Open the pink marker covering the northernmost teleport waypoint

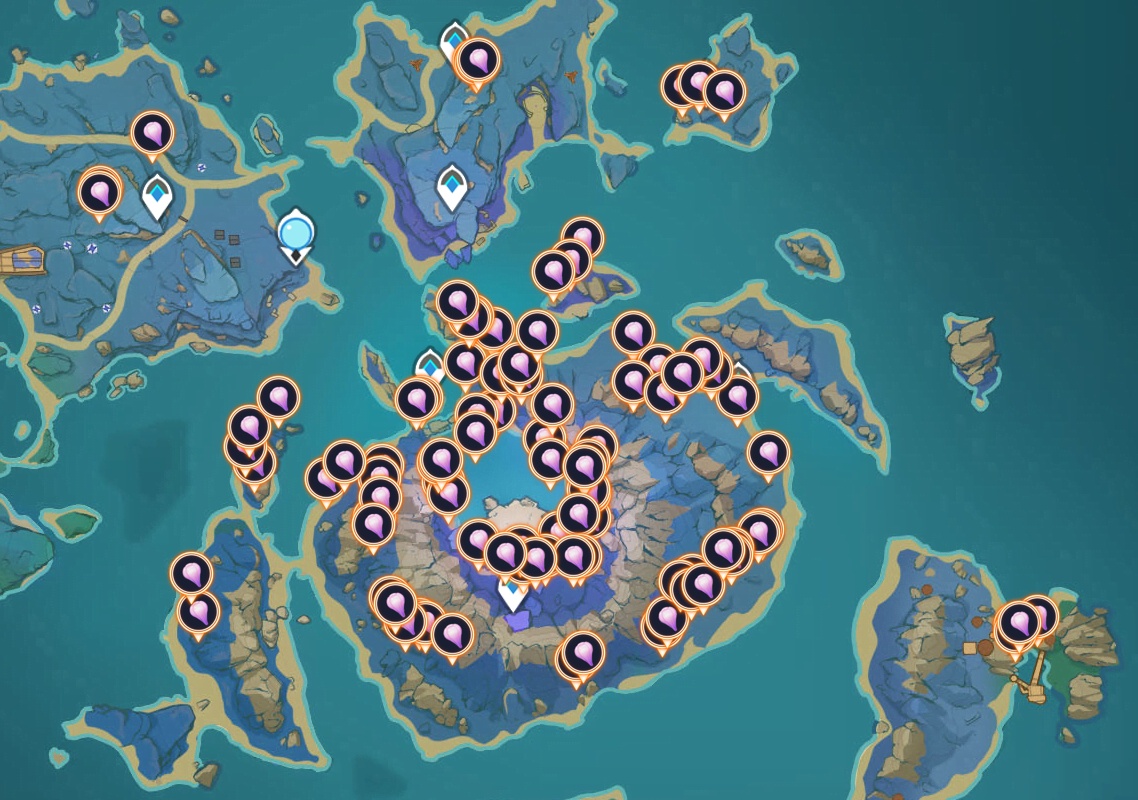click(478, 61)
